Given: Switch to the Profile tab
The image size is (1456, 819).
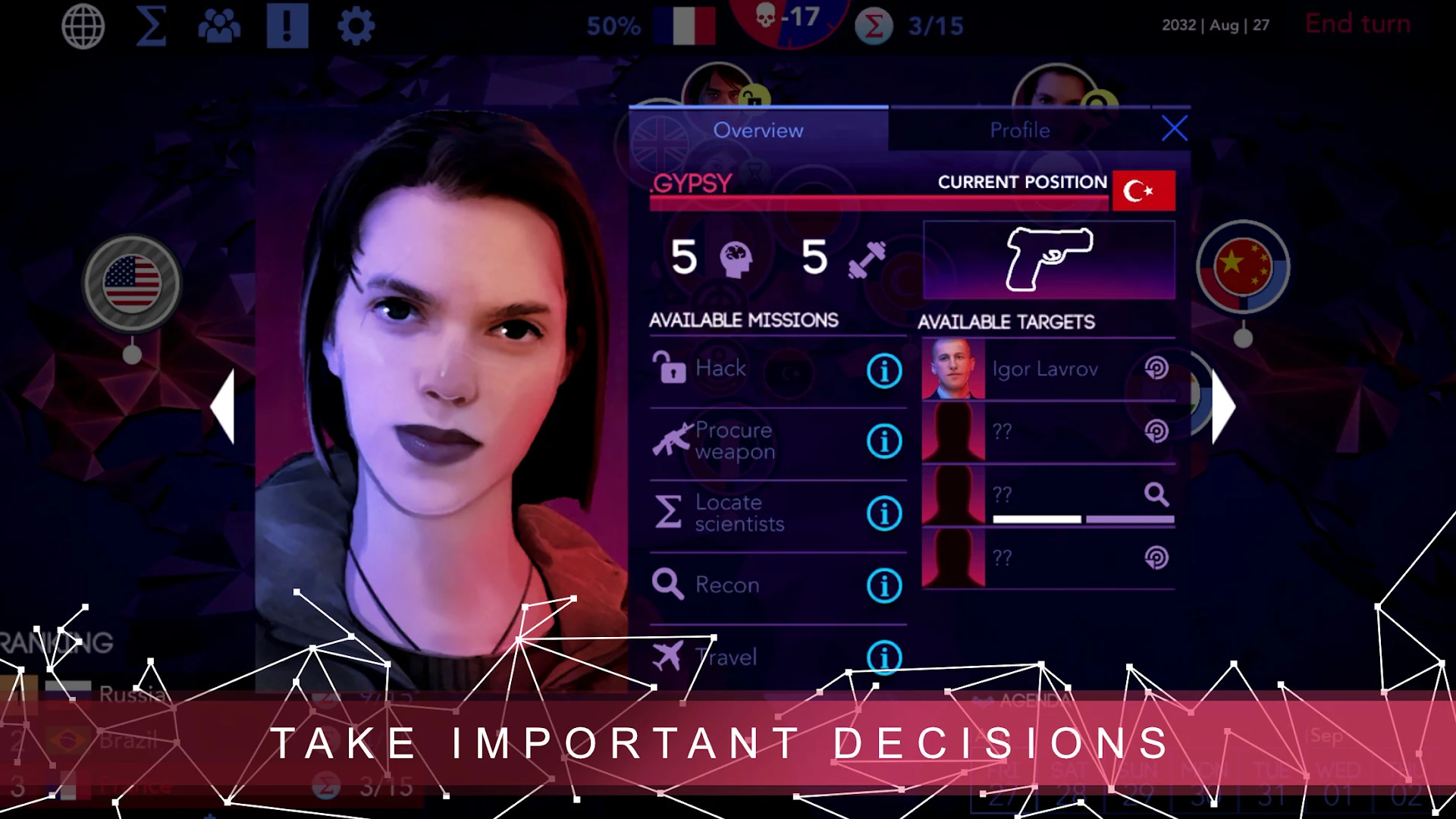Looking at the screenshot, I should click(1019, 130).
